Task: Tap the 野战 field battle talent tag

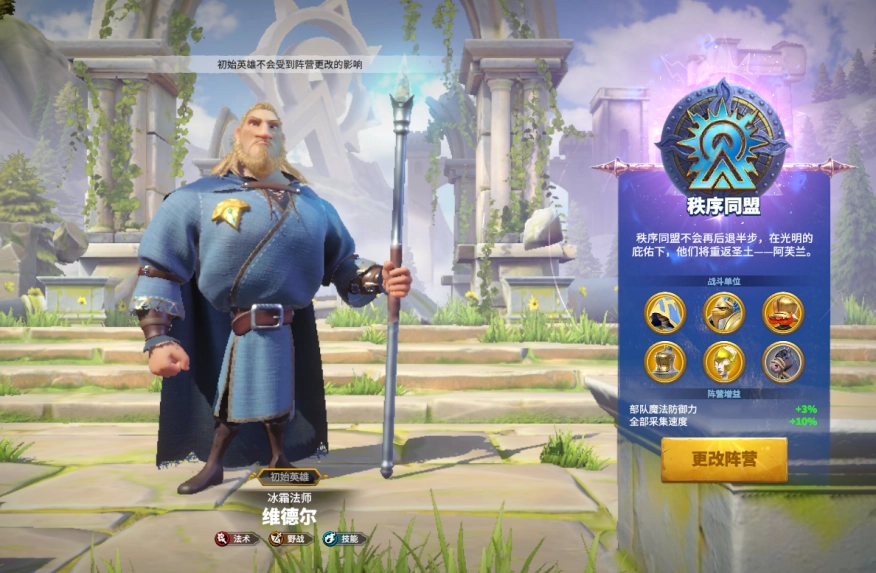Action: pyautogui.click(x=289, y=539)
